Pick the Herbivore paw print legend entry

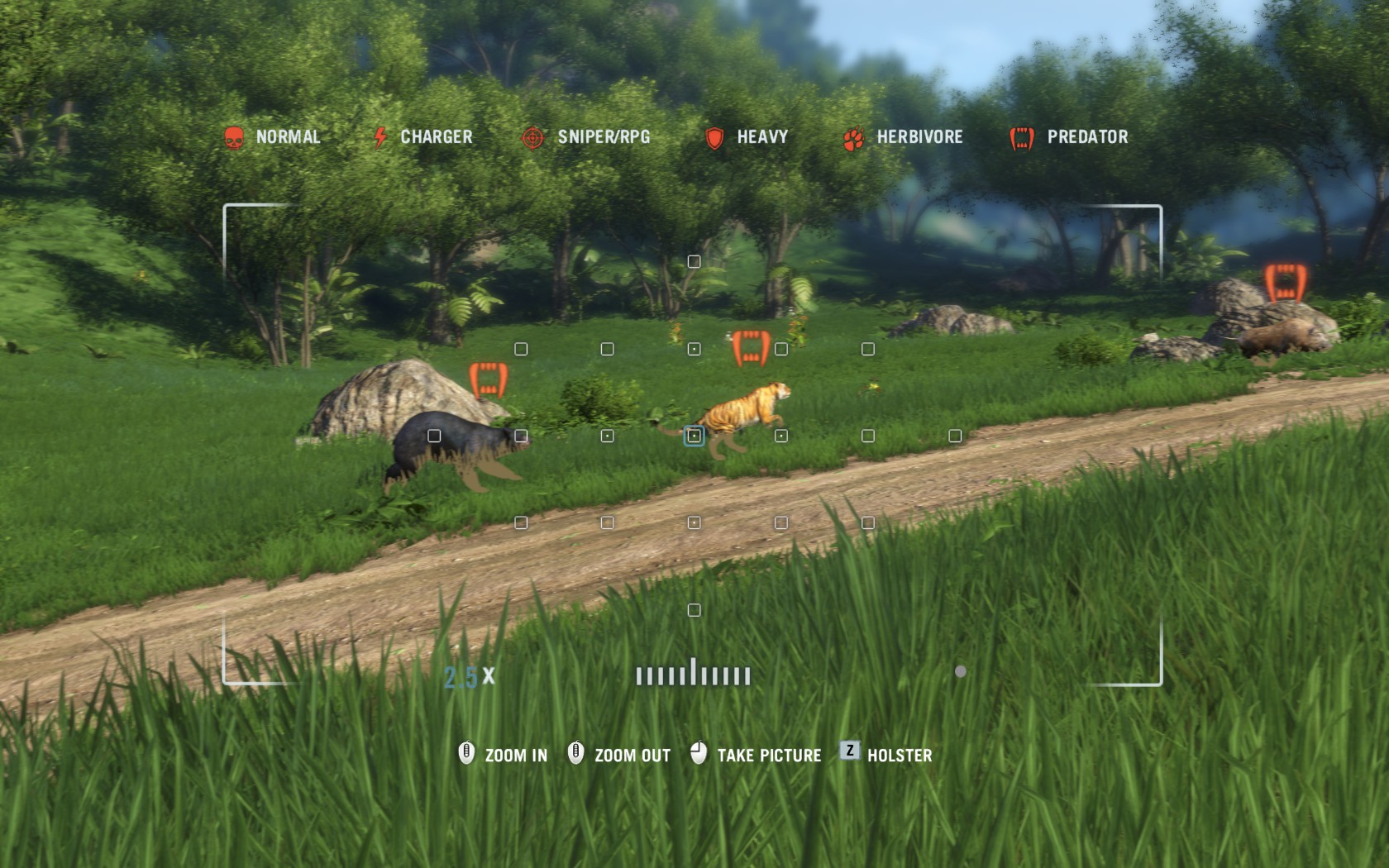903,137
